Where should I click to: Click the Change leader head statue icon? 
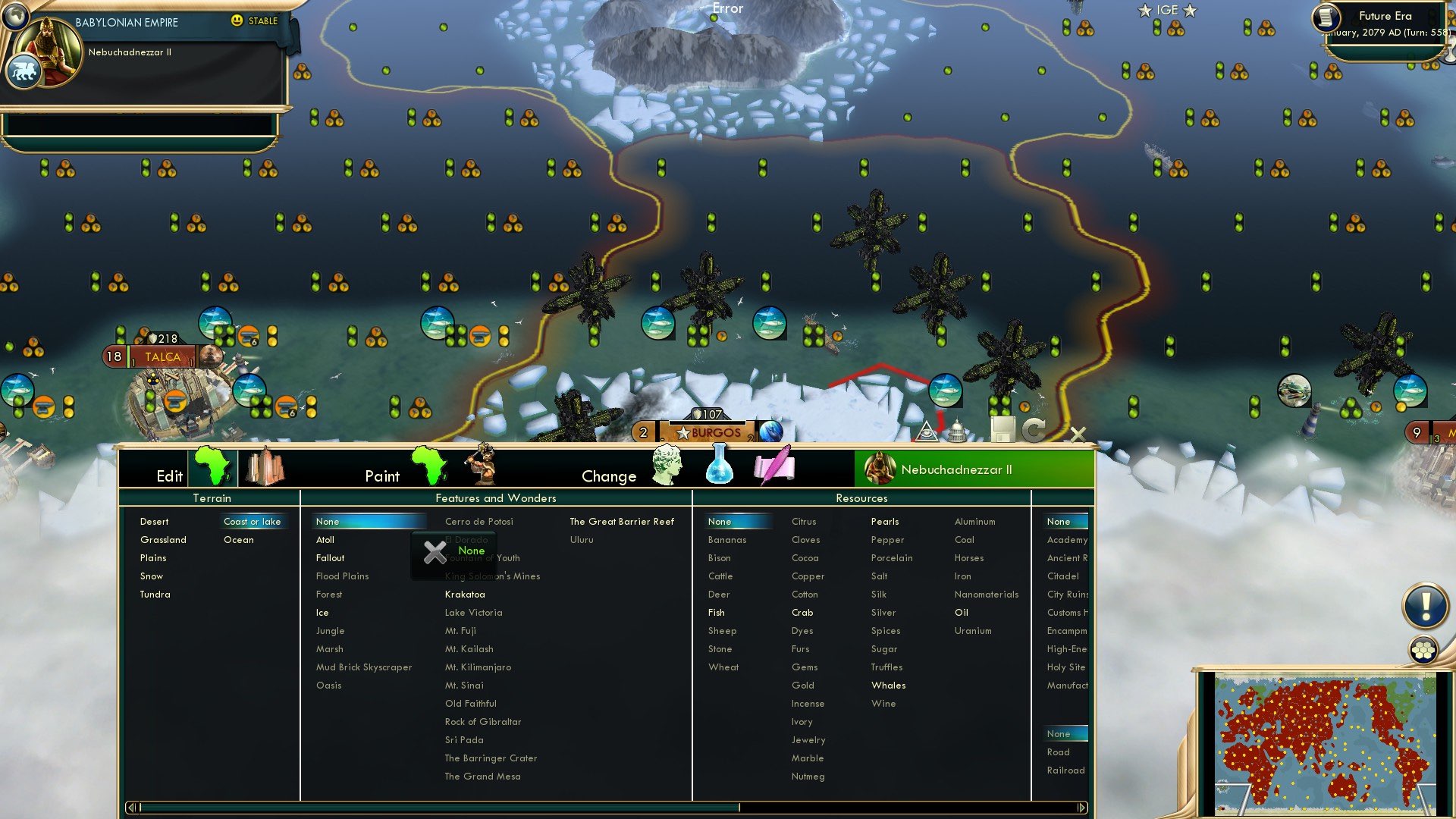click(x=667, y=465)
